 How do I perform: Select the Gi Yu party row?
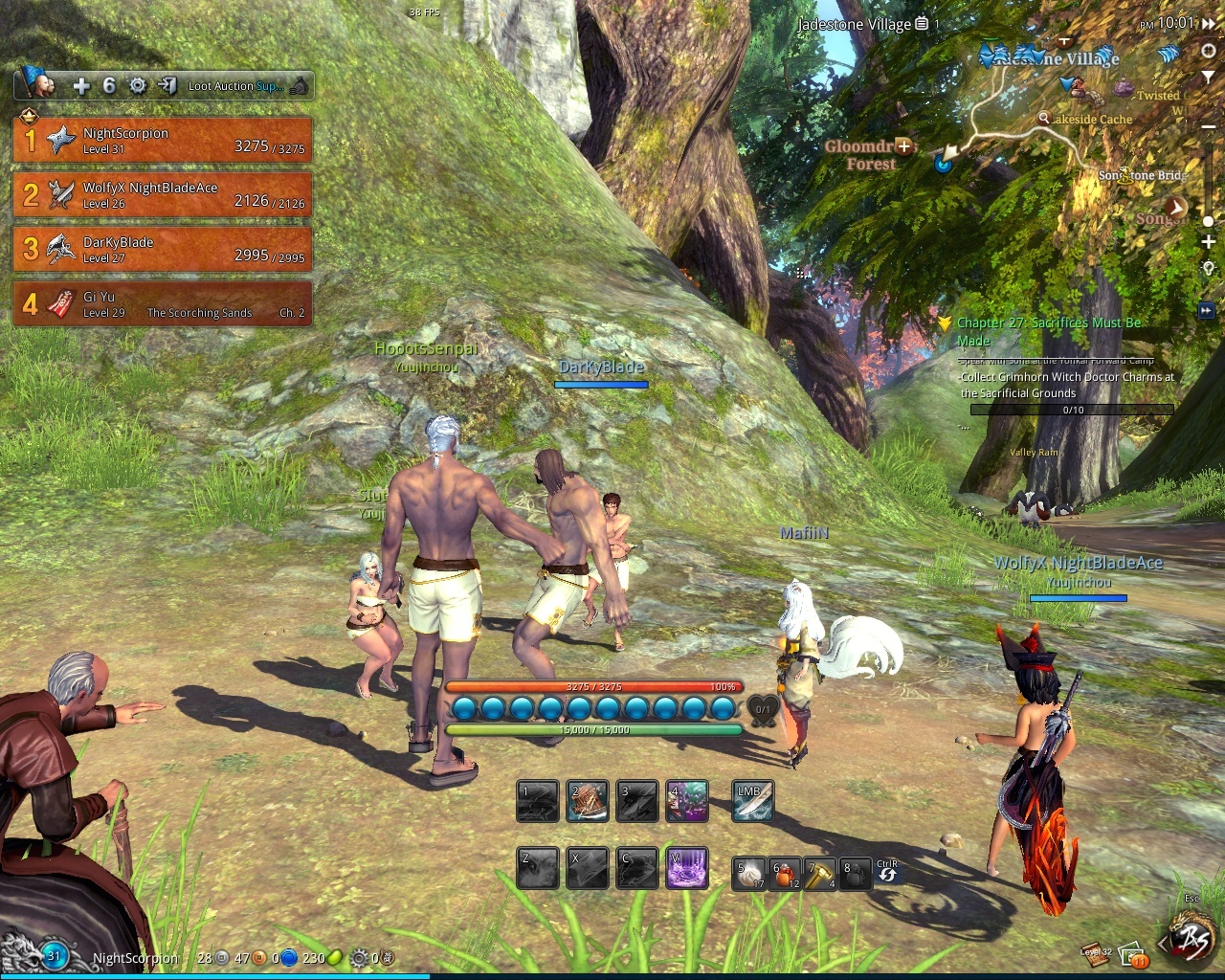tap(162, 303)
